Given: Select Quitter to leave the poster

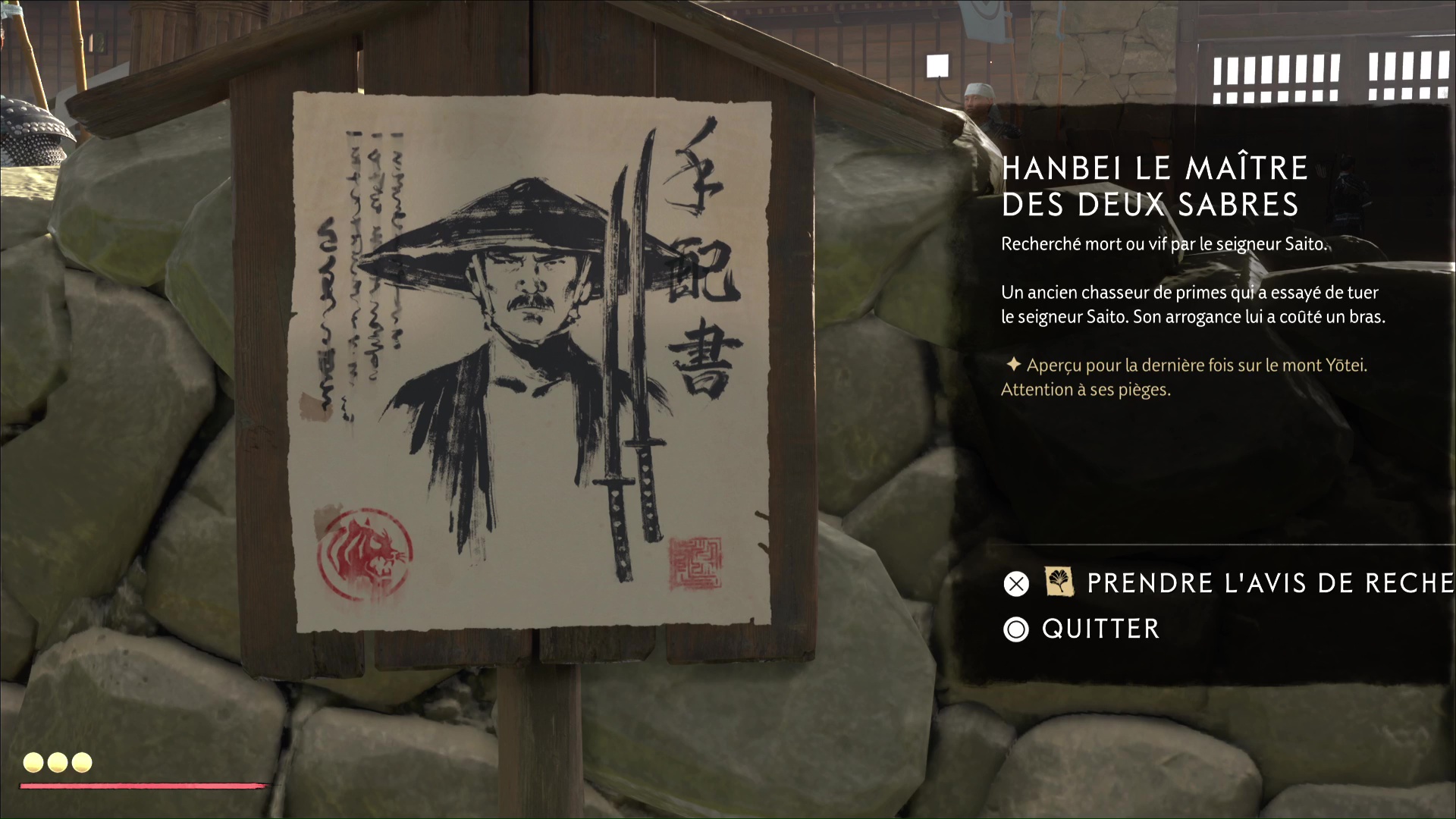Looking at the screenshot, I should tap(1100, 629).
